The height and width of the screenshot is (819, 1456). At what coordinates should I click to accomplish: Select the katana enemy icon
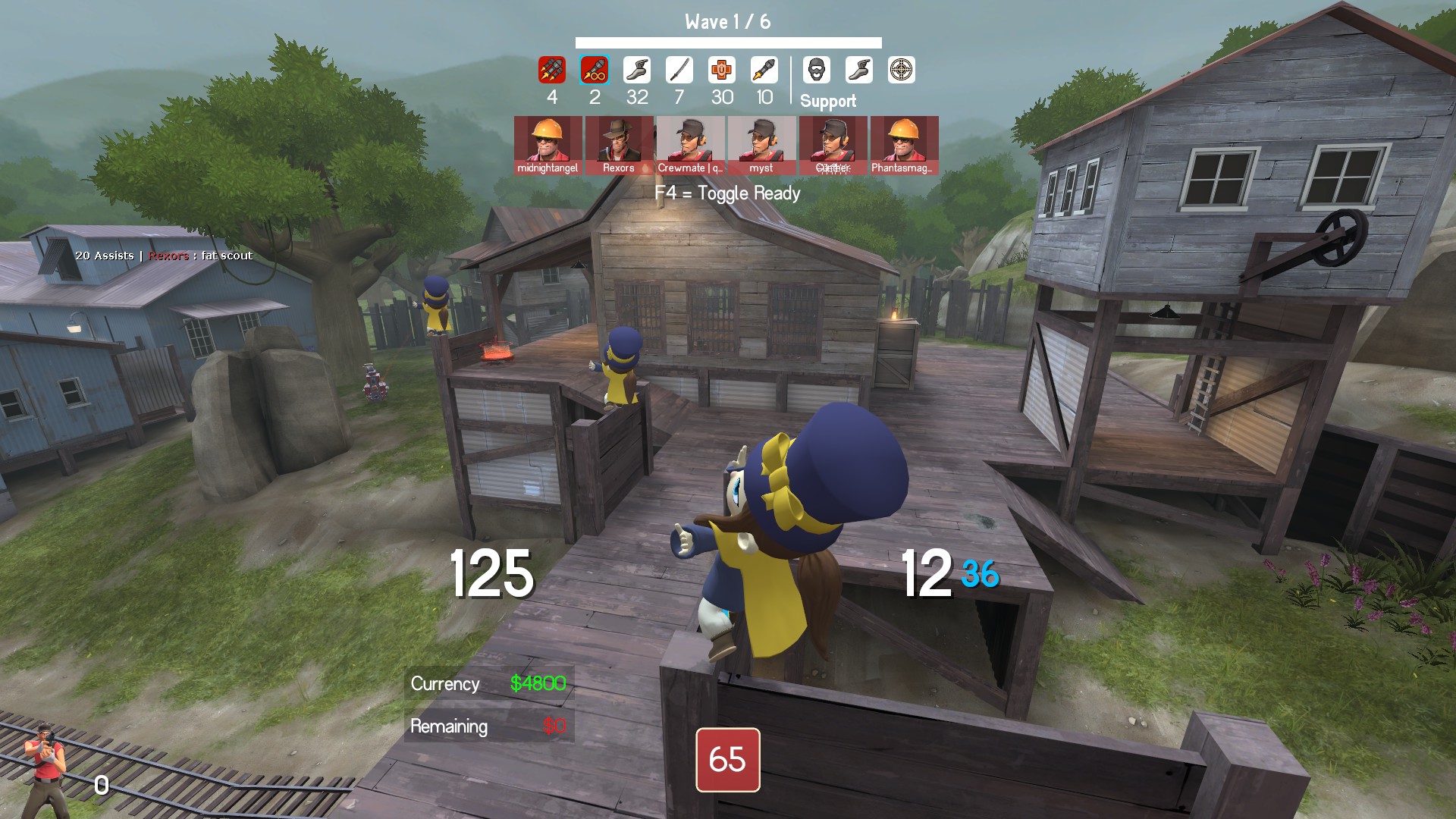coord(679,70)
